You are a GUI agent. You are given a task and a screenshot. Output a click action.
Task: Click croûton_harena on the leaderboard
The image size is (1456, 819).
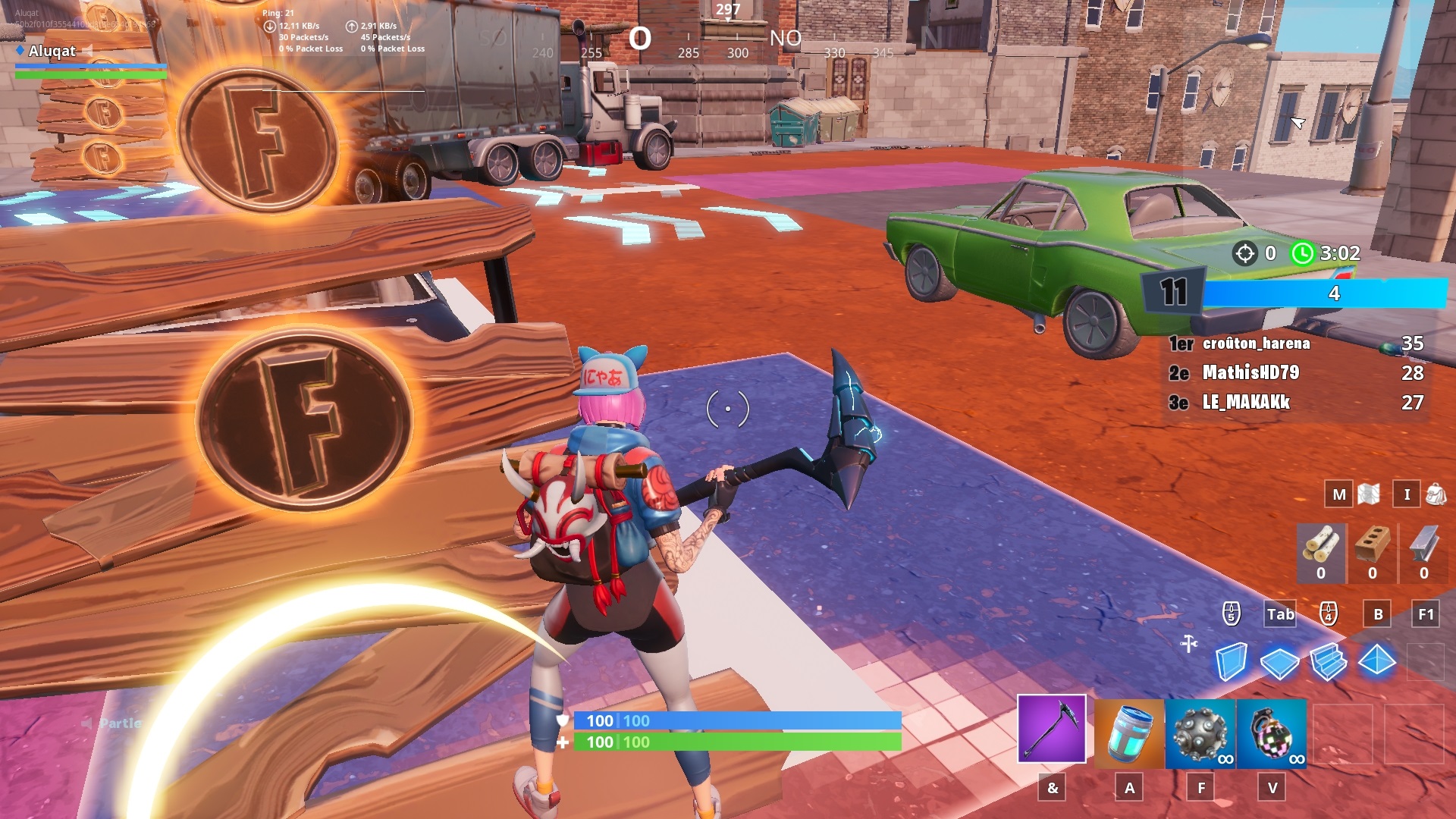tap(1257, 344)
